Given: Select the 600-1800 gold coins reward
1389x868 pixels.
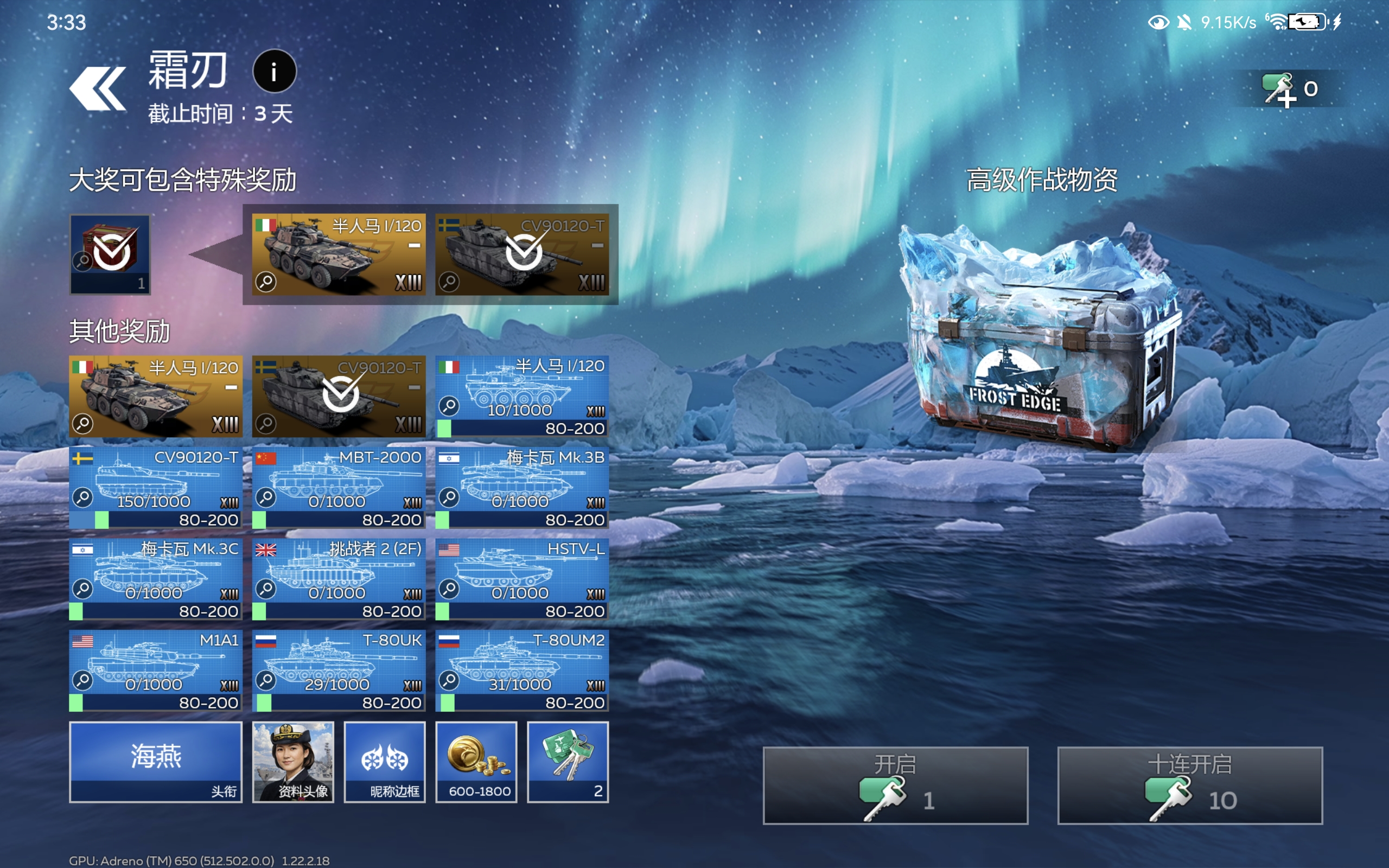Looking at the screenshot, I should (x=476, y=761).
